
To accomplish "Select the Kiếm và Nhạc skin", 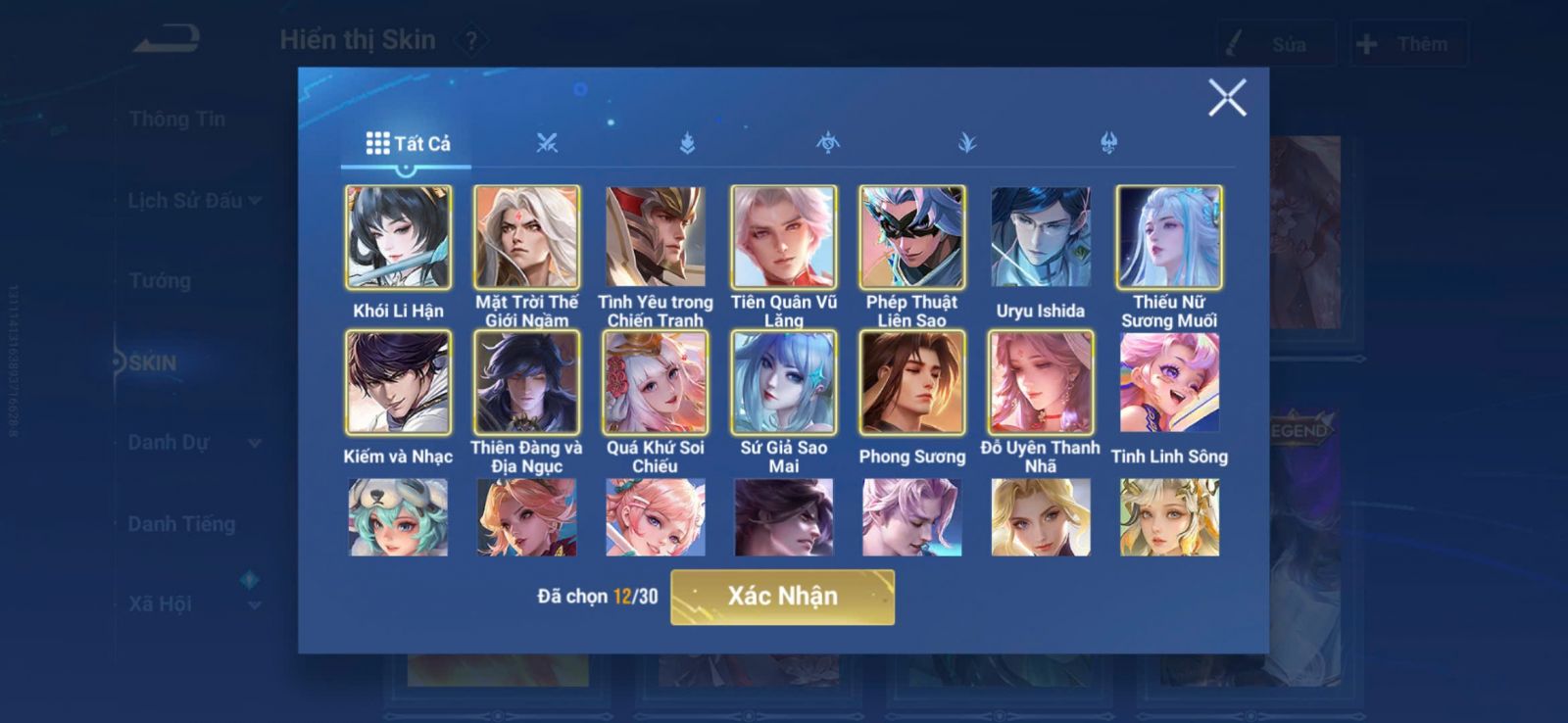I will pos(398,382).
